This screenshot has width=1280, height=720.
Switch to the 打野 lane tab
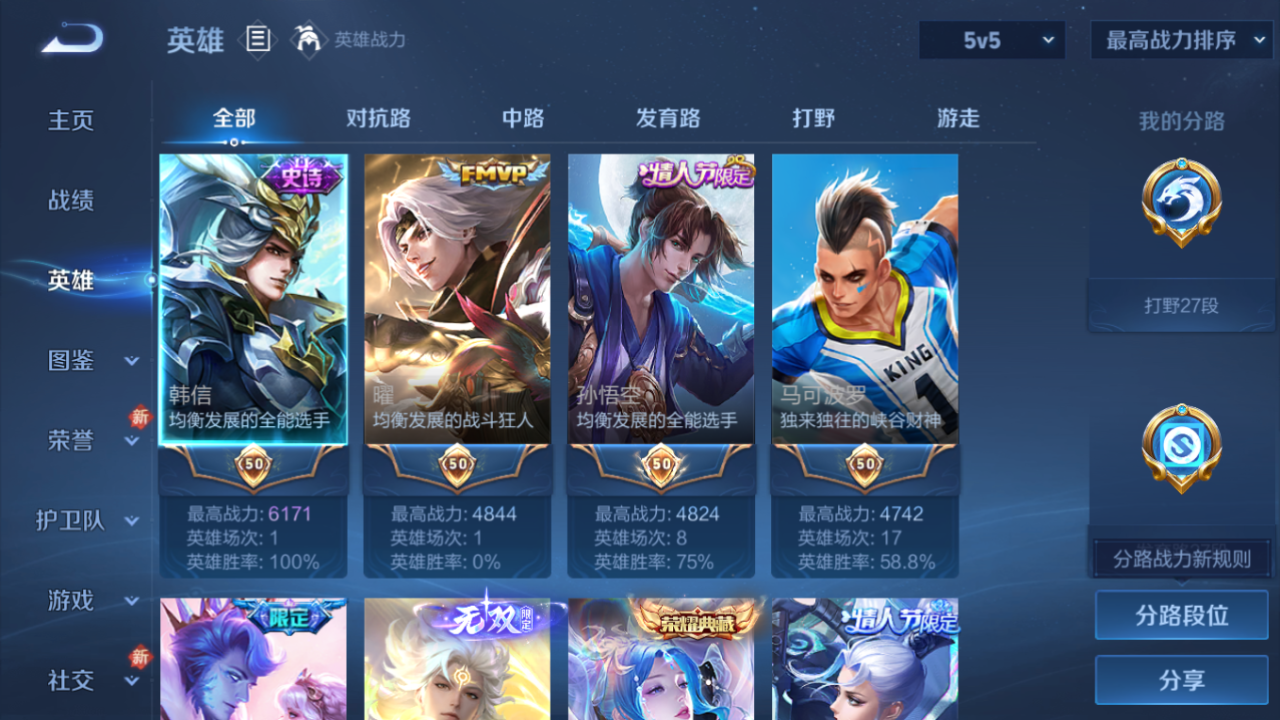tap(814, 118)
